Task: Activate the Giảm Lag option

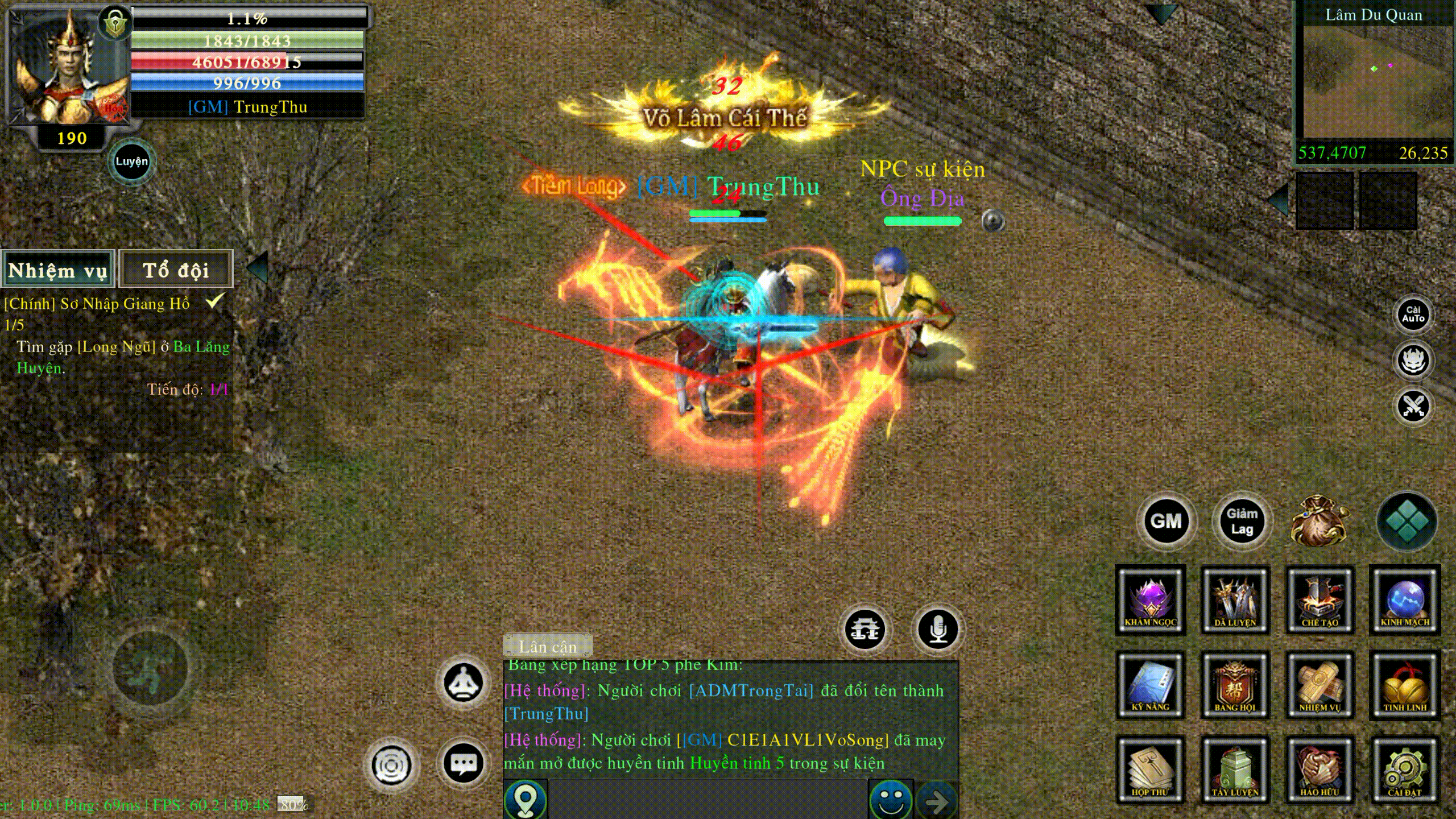Action: pos(1242,521)
